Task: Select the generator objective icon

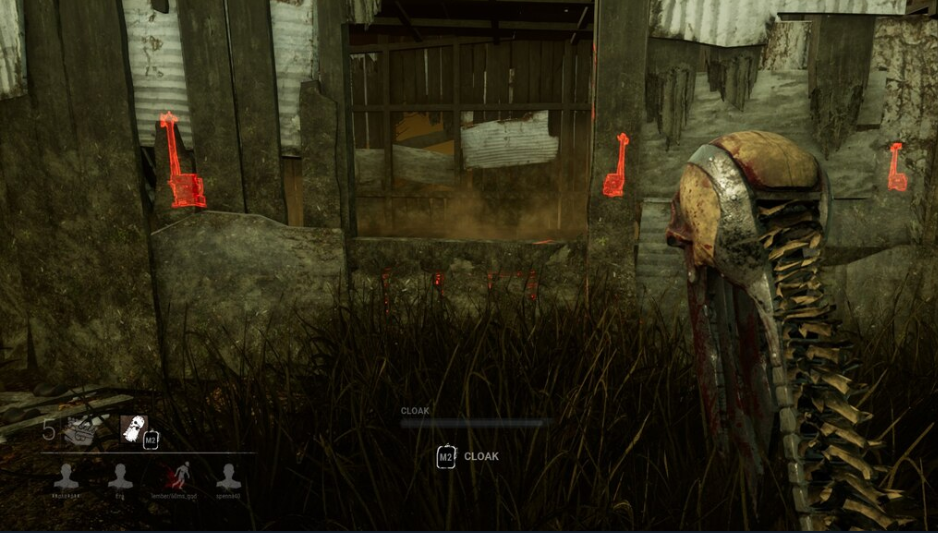Action: (x=80, y=431)
